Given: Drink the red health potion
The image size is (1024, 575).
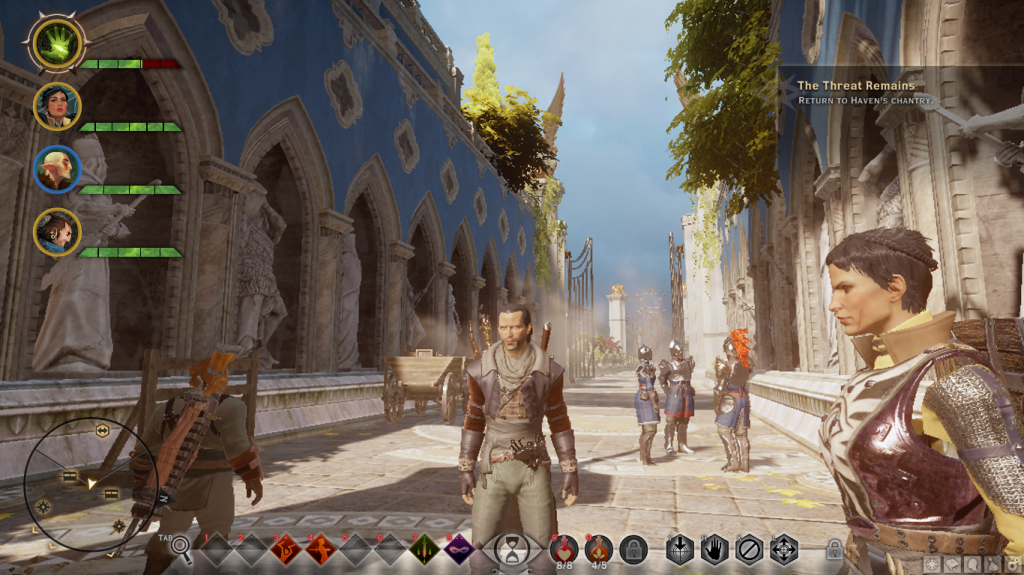Looking at the screenshot, I should pos(563,546).
